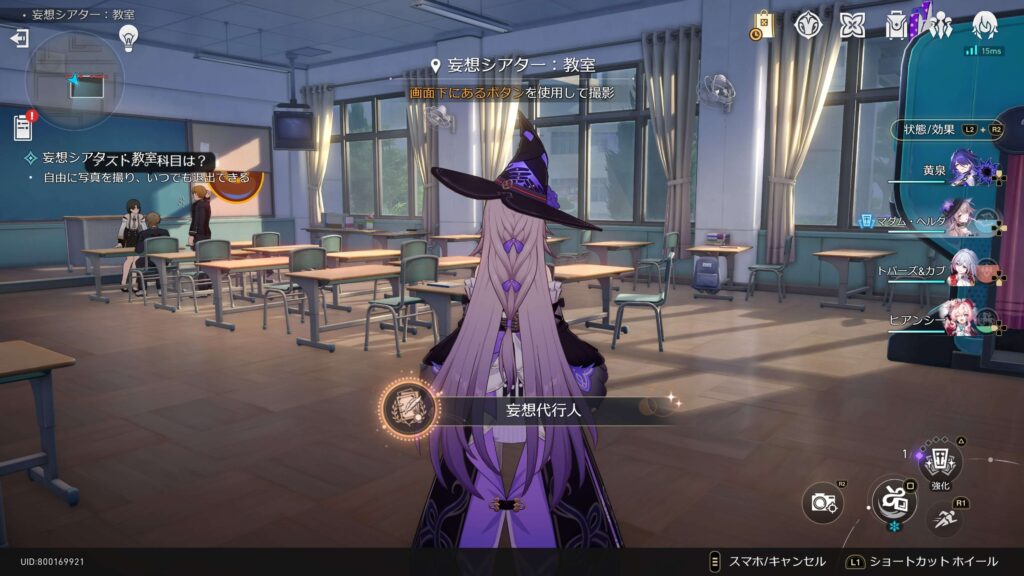Screen dimensions: 1024x576
Task: Open the shopping bag store icon
Action: tap(763, 25)
